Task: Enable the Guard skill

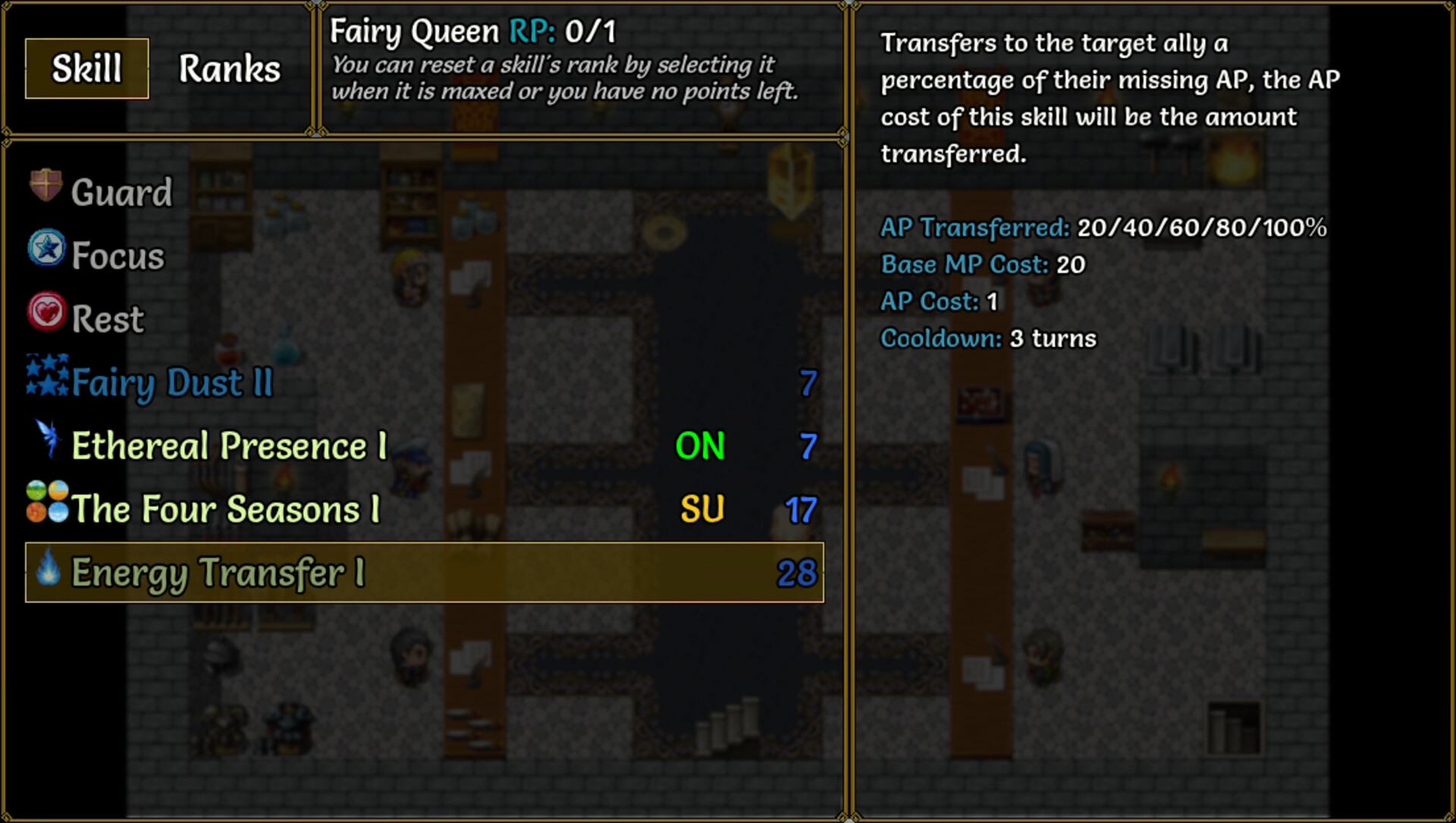Action: point(121,191)
